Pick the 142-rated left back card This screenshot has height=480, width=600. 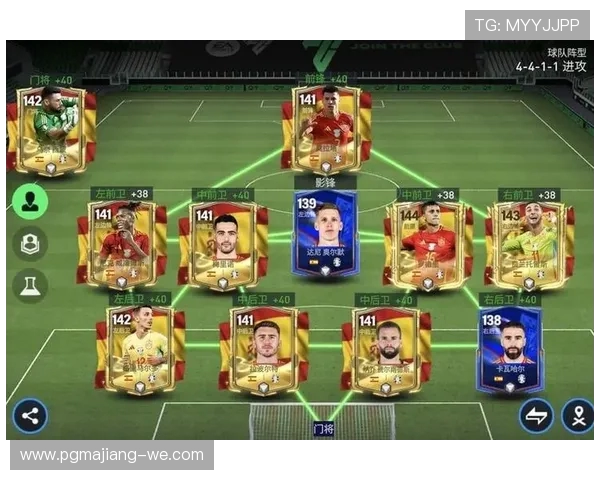(x=140, y=349)
